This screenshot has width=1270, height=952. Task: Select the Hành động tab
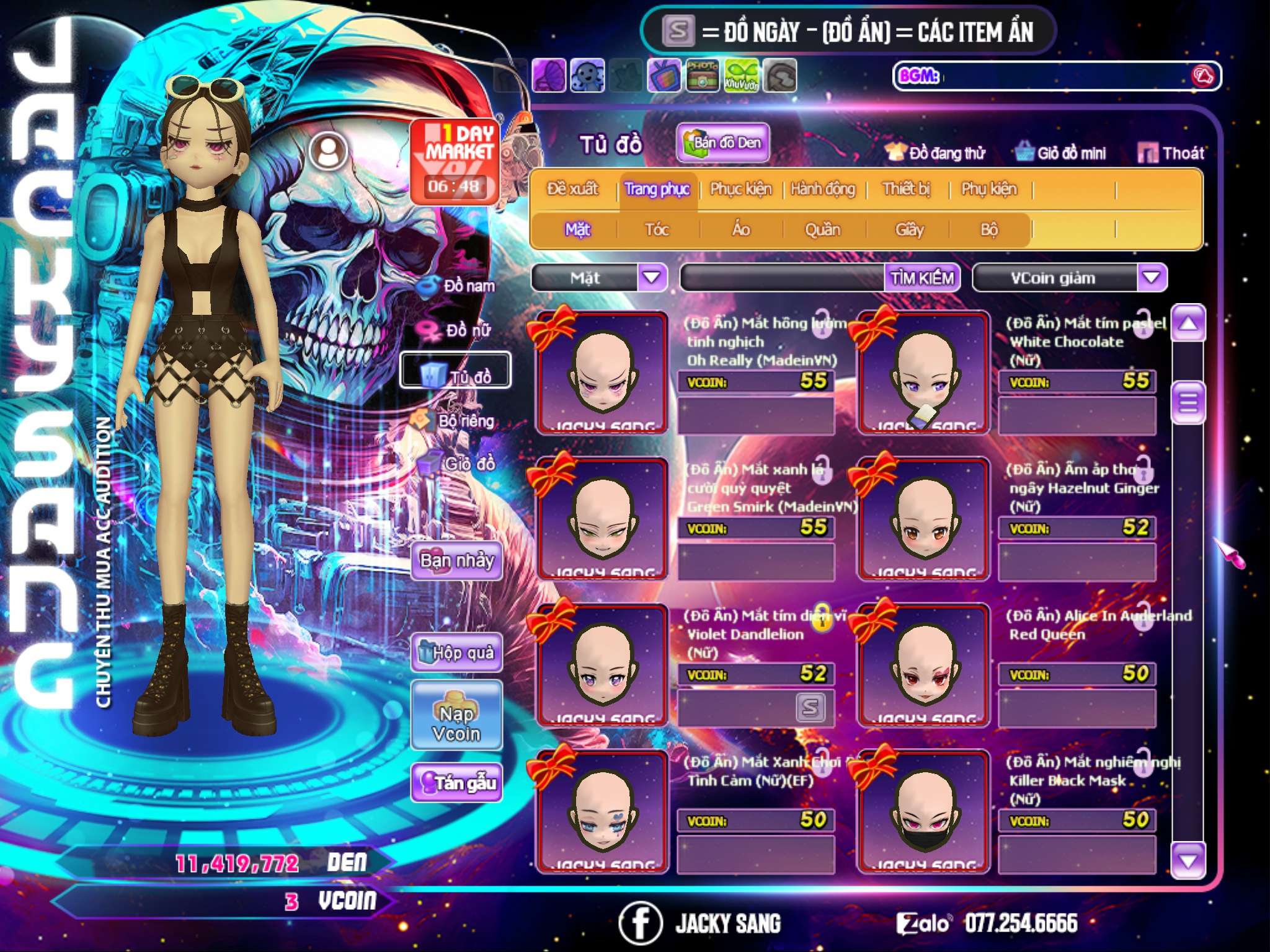tap(822, 189)
